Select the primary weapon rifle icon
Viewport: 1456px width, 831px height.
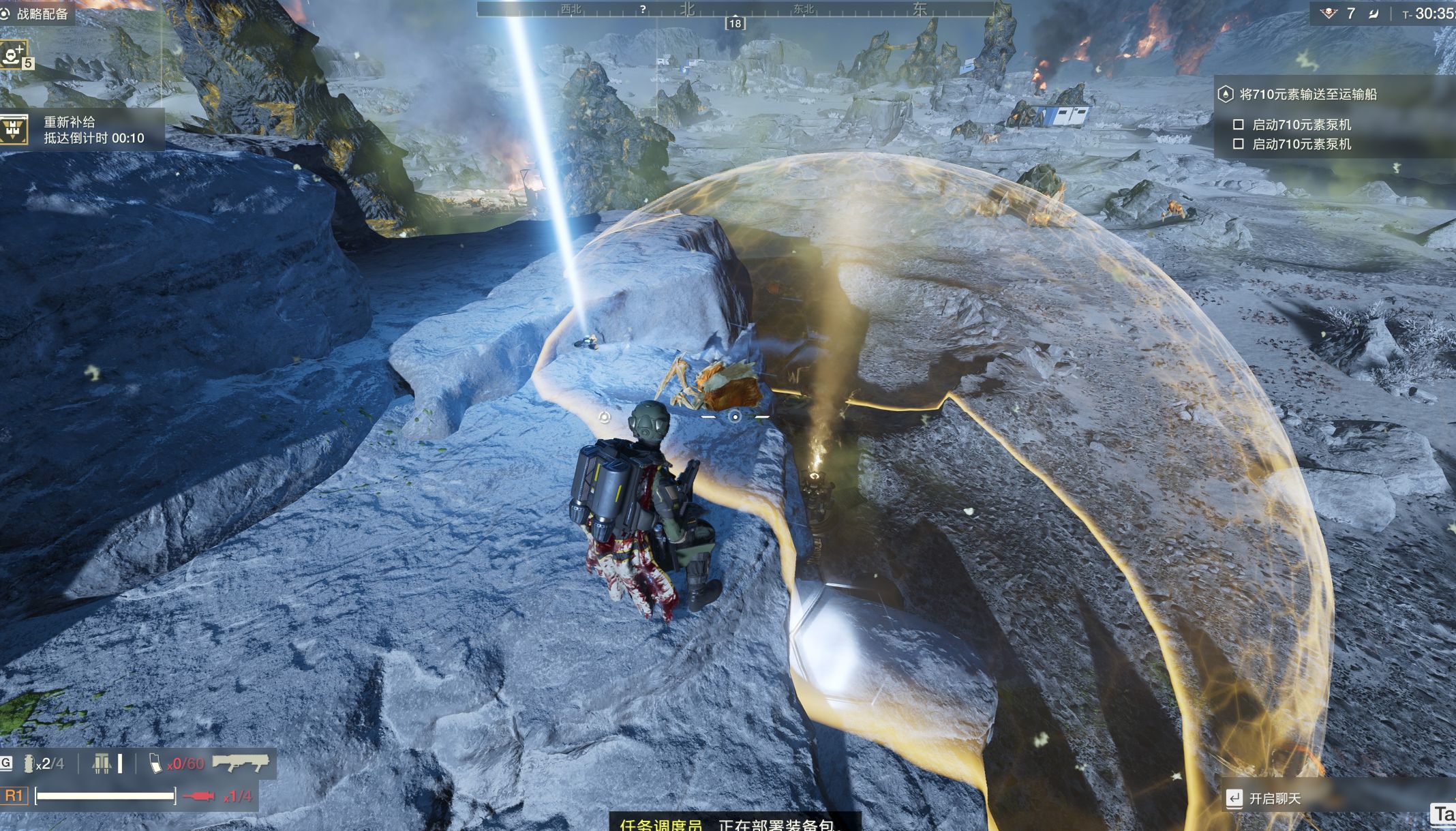click(x=240, y=763)
